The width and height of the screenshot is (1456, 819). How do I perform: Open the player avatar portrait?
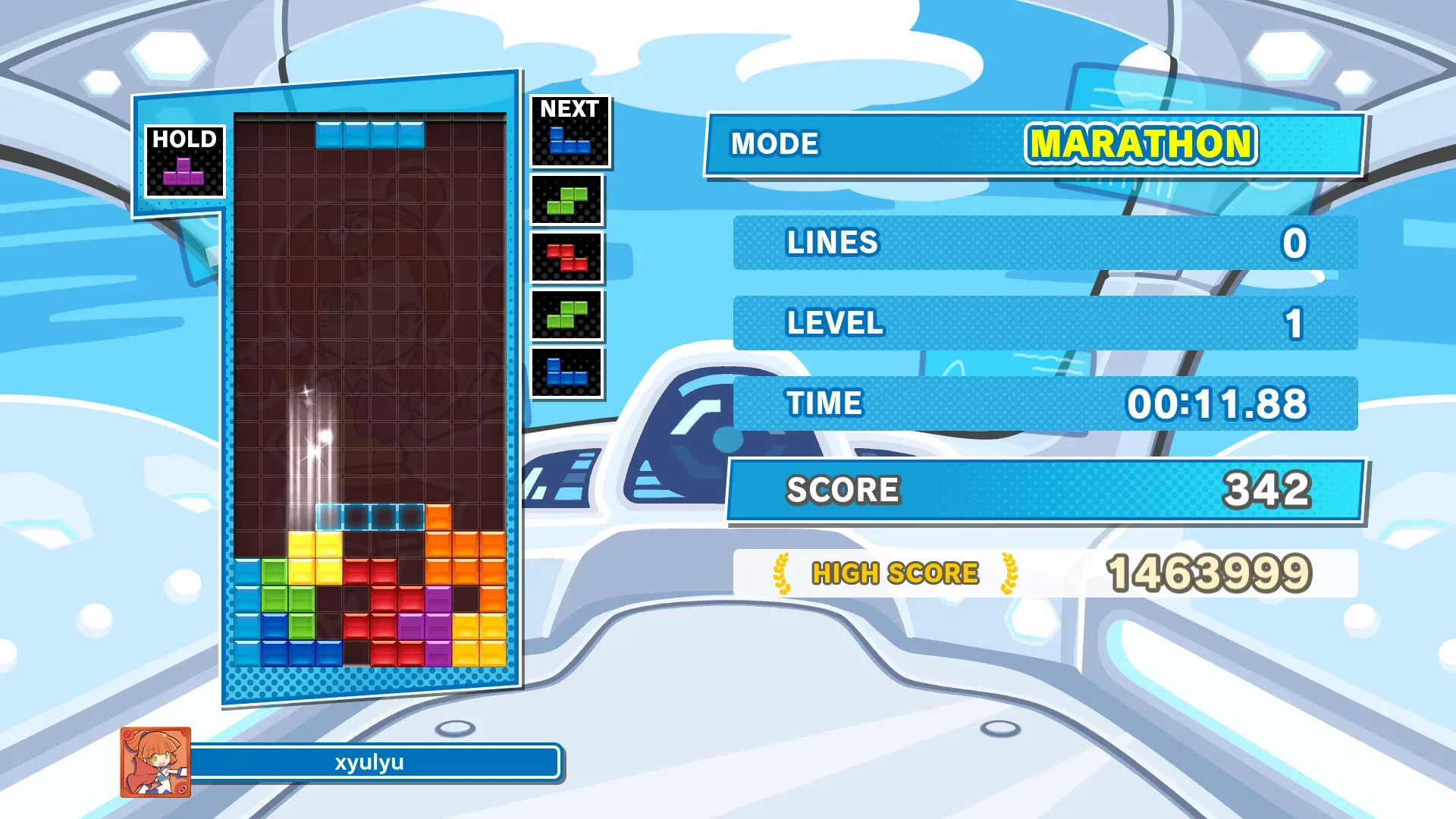(x=155, y=762)
